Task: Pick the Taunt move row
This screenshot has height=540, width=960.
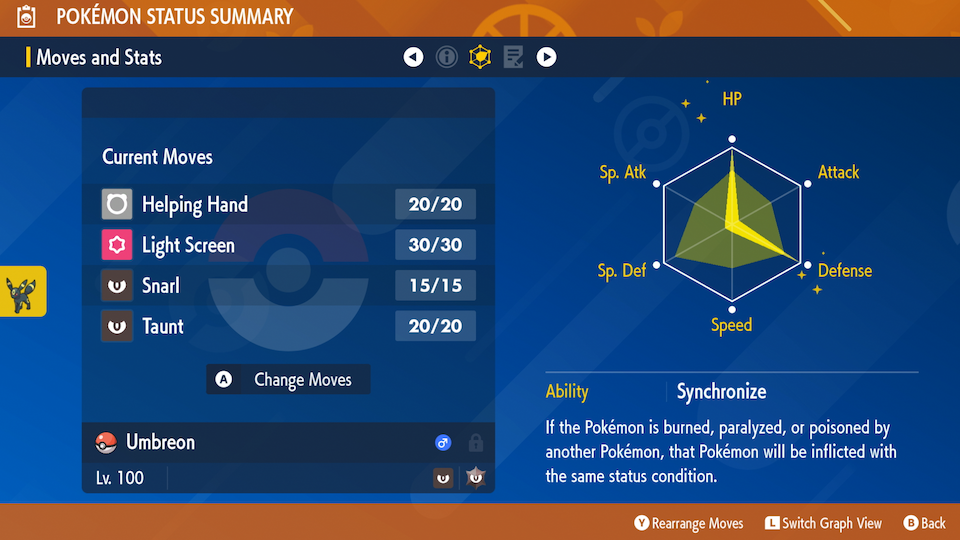Action: point(288,326)
